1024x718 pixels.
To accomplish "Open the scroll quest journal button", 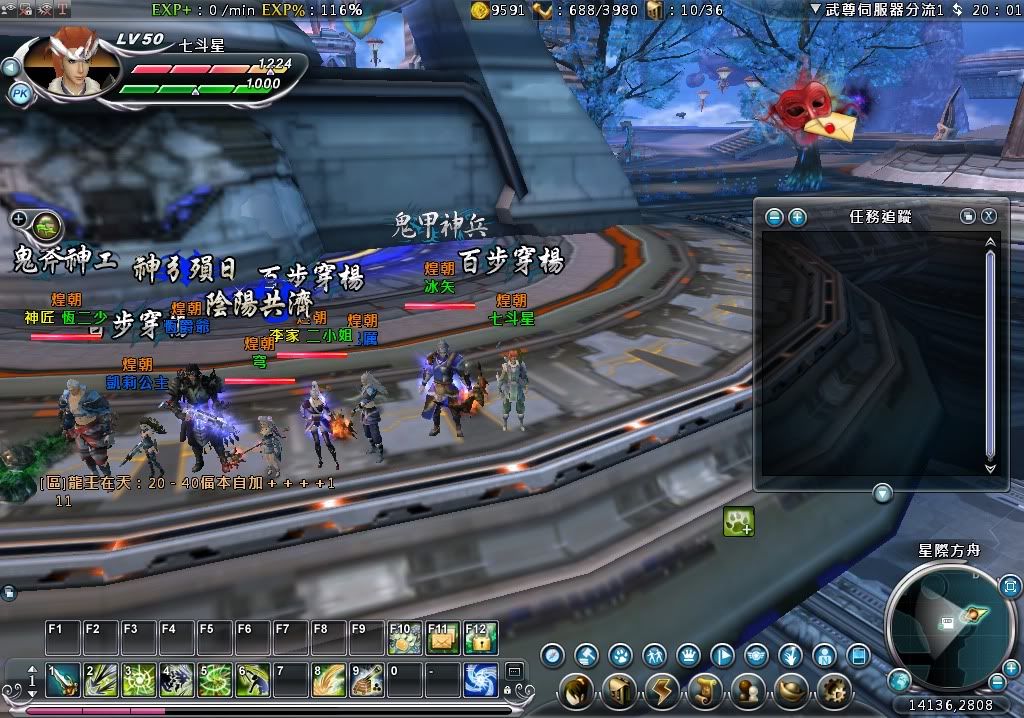I will [x=705, y=690].
